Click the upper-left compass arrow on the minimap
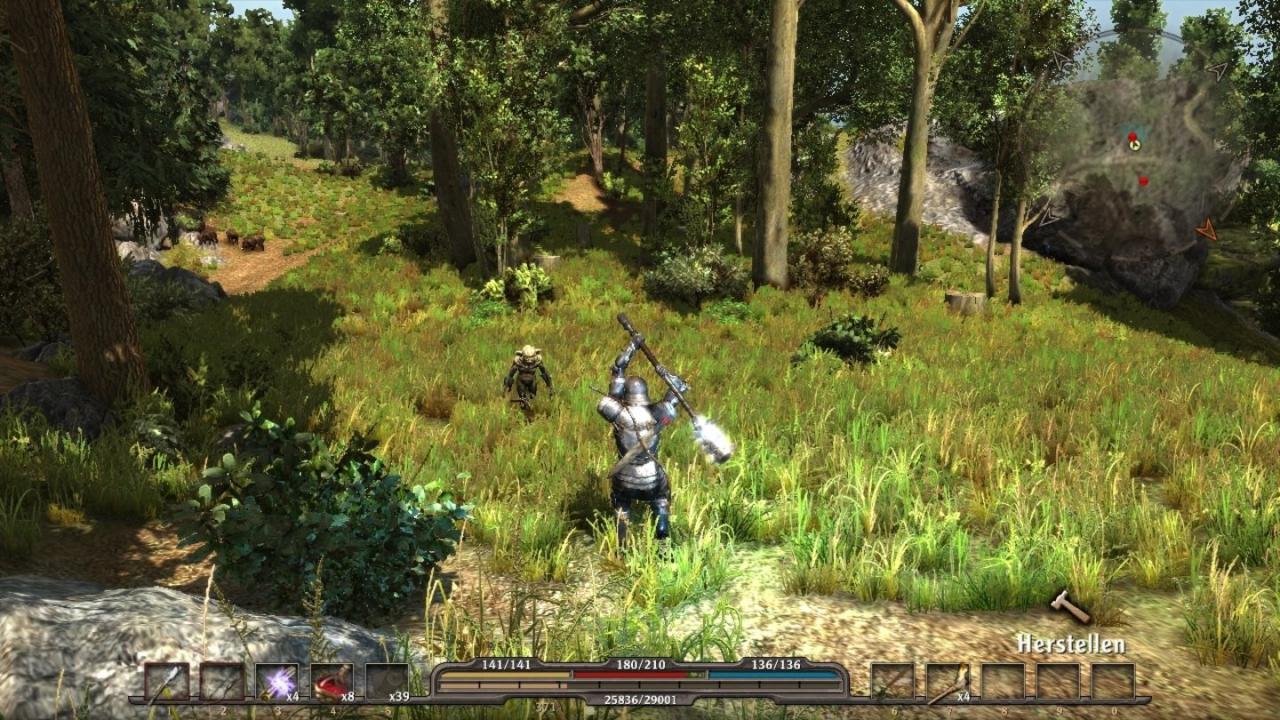The height and width of the screenshot is (720, 1280). tap(1060, 60)
